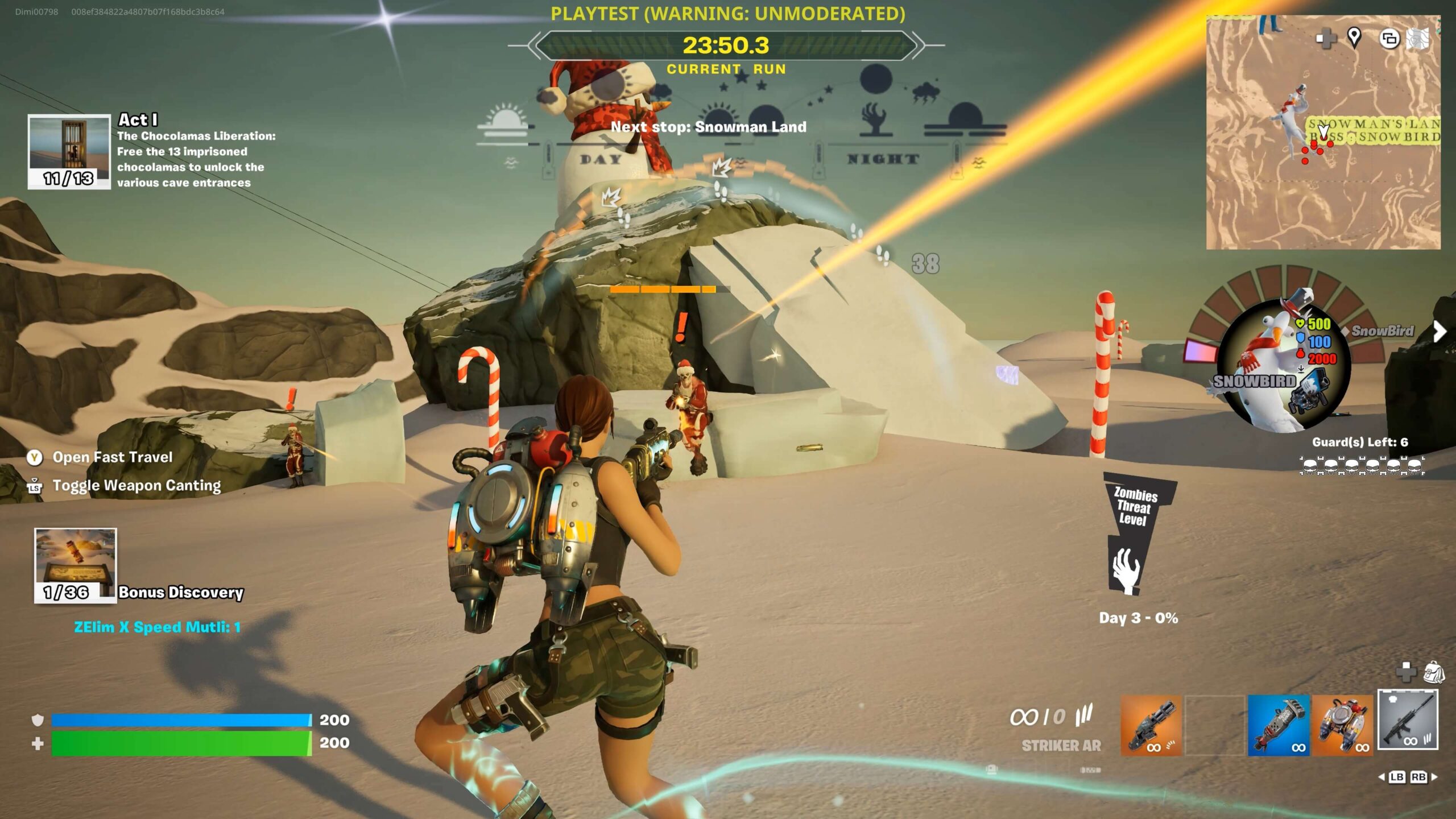1456x819 pixels.
Task: Toggle the overlapping-windows minimap icon
Action: click(x=1389, y=39)
